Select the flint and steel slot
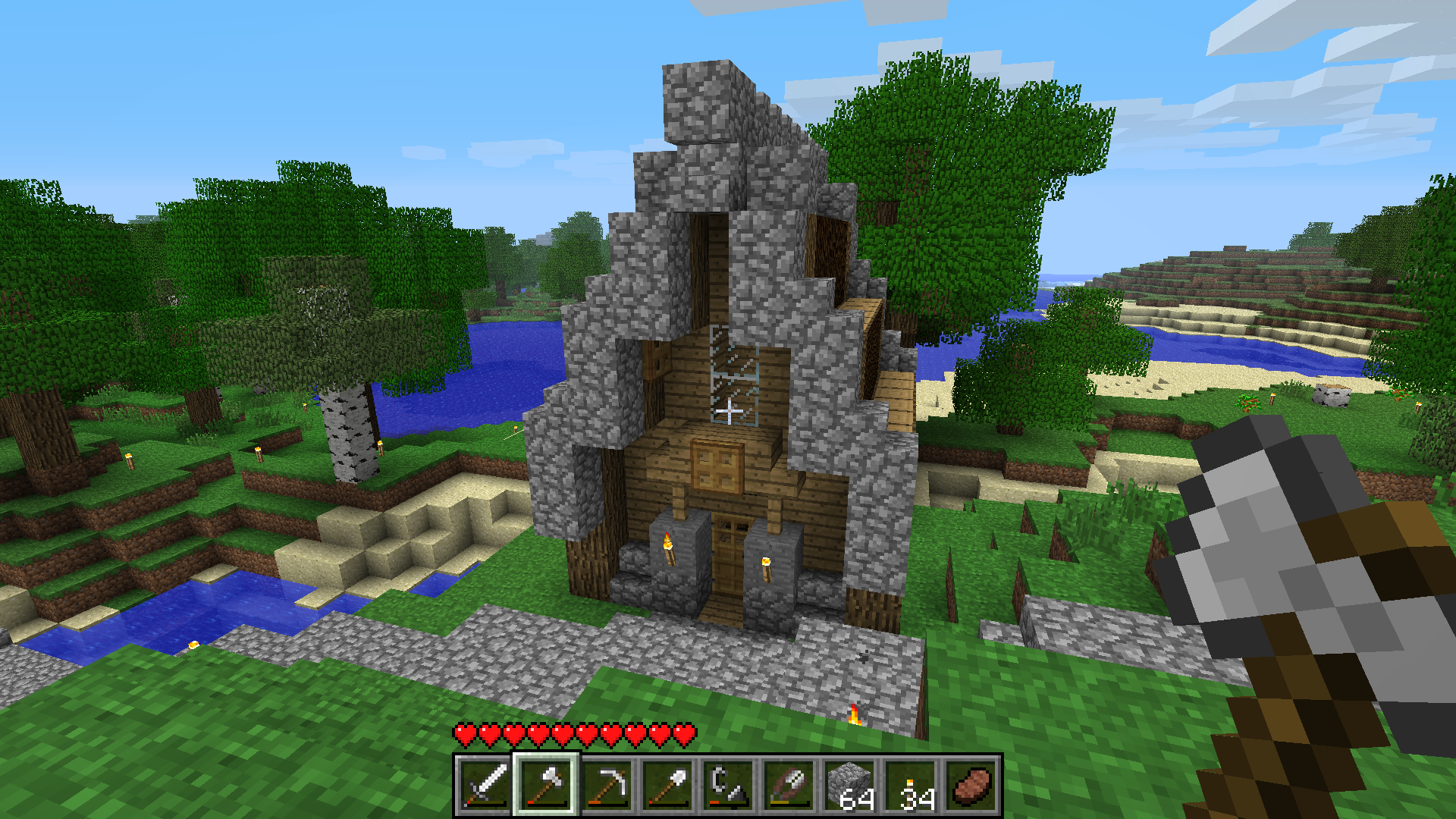This screenshot has height=819, width=1456. (728, 785)
